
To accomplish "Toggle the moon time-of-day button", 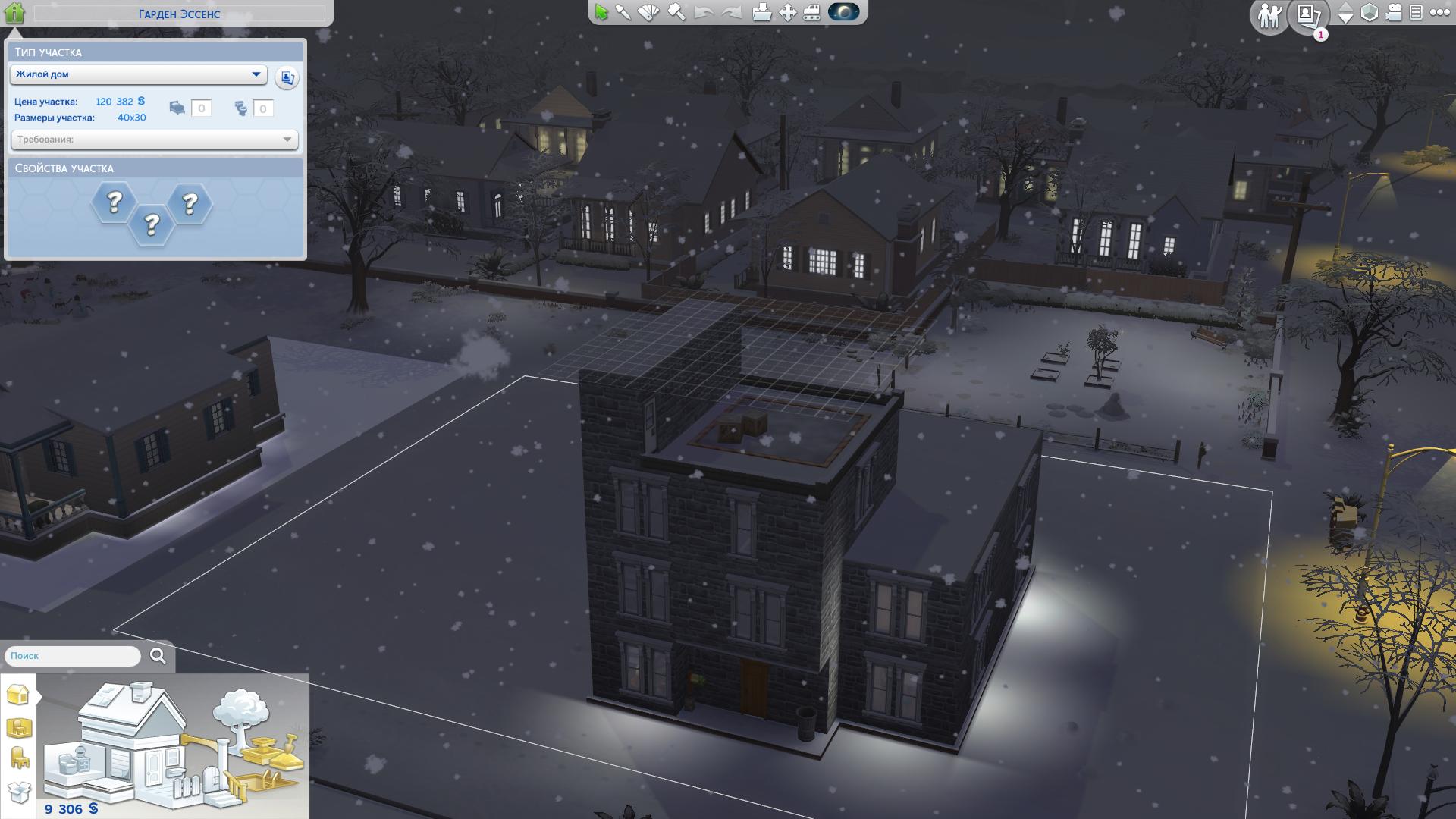I will (x=843, y=12).
